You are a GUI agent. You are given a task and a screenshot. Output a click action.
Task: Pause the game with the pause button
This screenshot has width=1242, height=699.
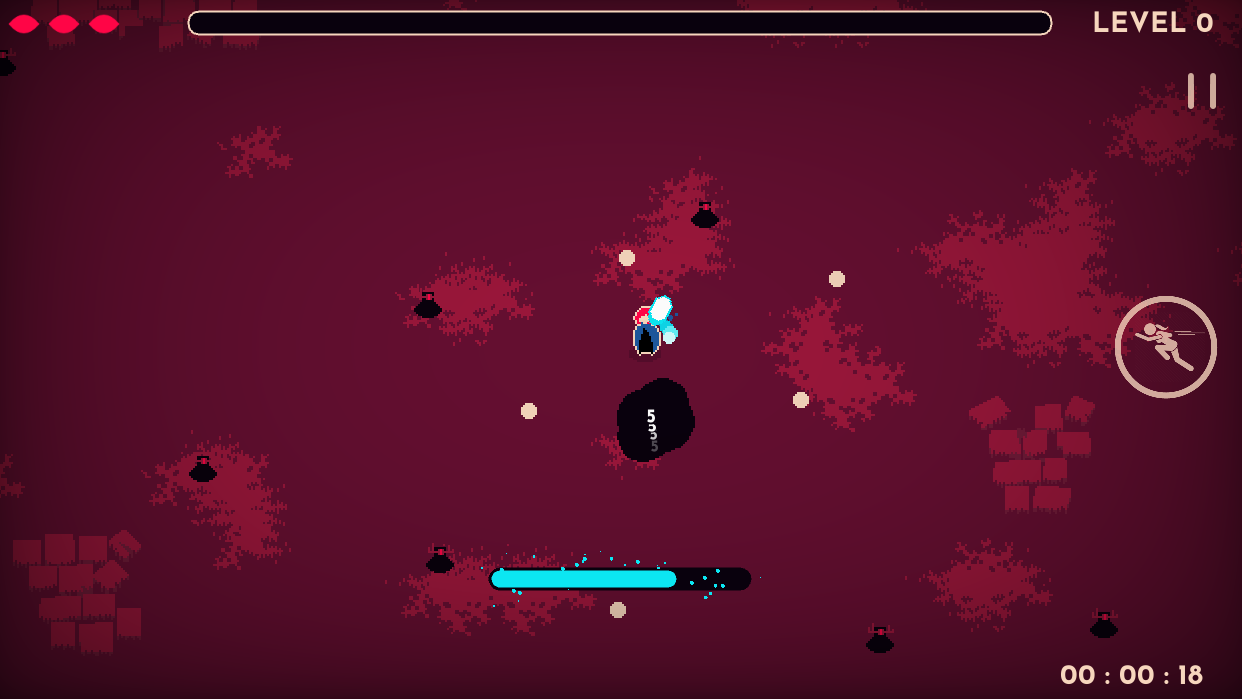tap(1201, 91)
